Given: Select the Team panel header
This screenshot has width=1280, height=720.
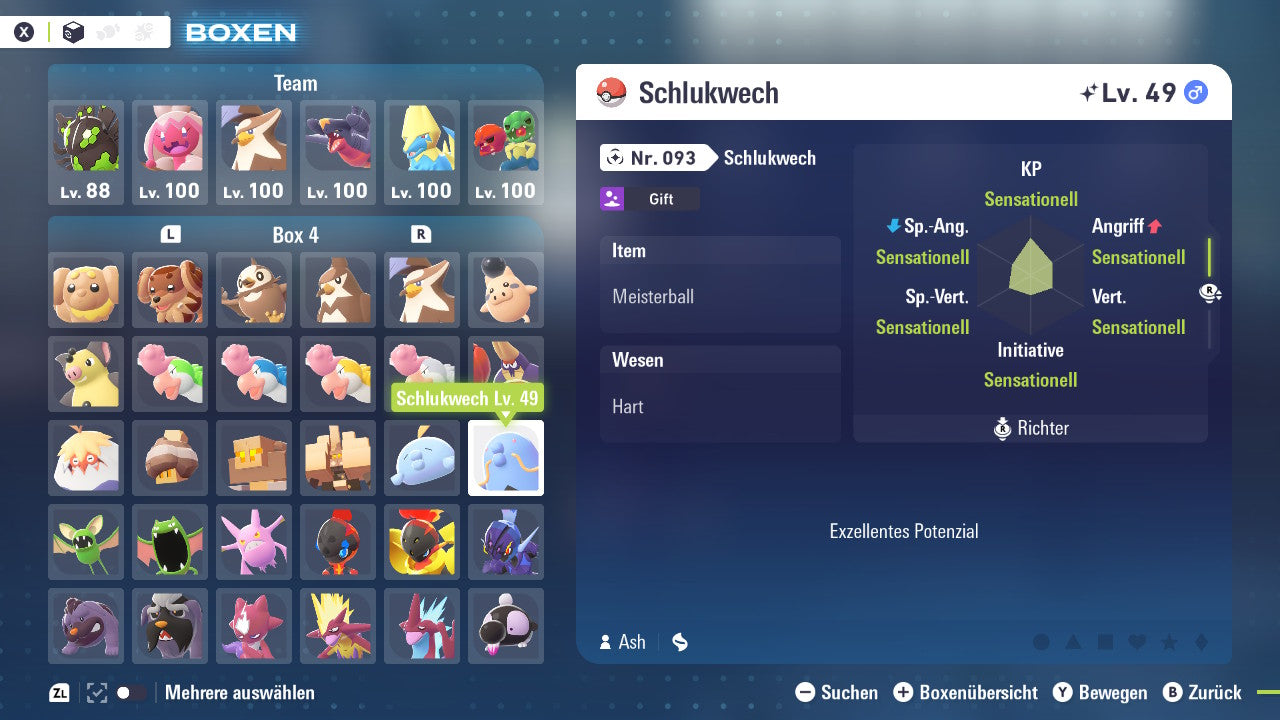Looking at the screenshot, I should 295,83.
